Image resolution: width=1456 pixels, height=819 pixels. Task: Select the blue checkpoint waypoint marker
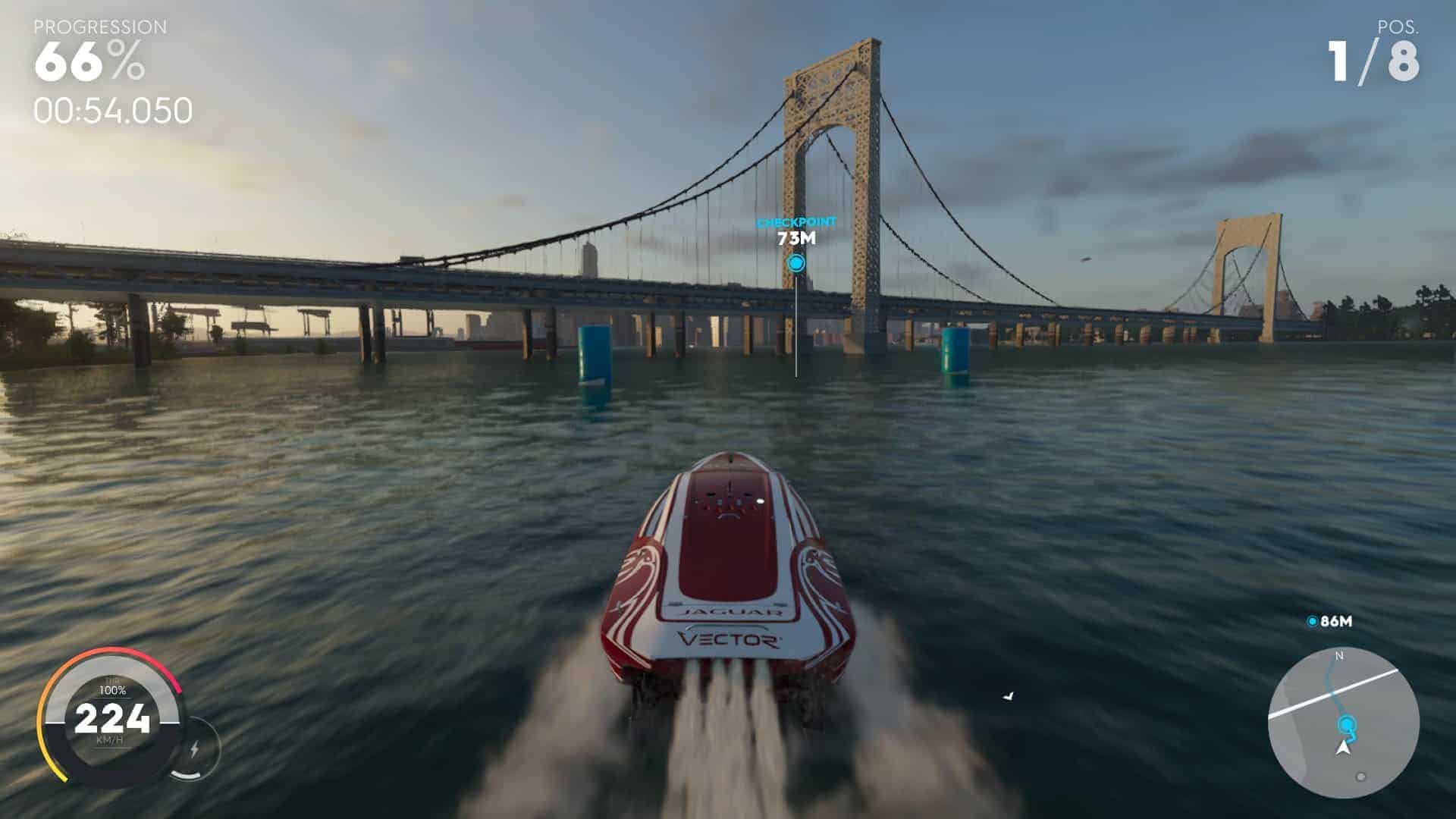point(795,263)
